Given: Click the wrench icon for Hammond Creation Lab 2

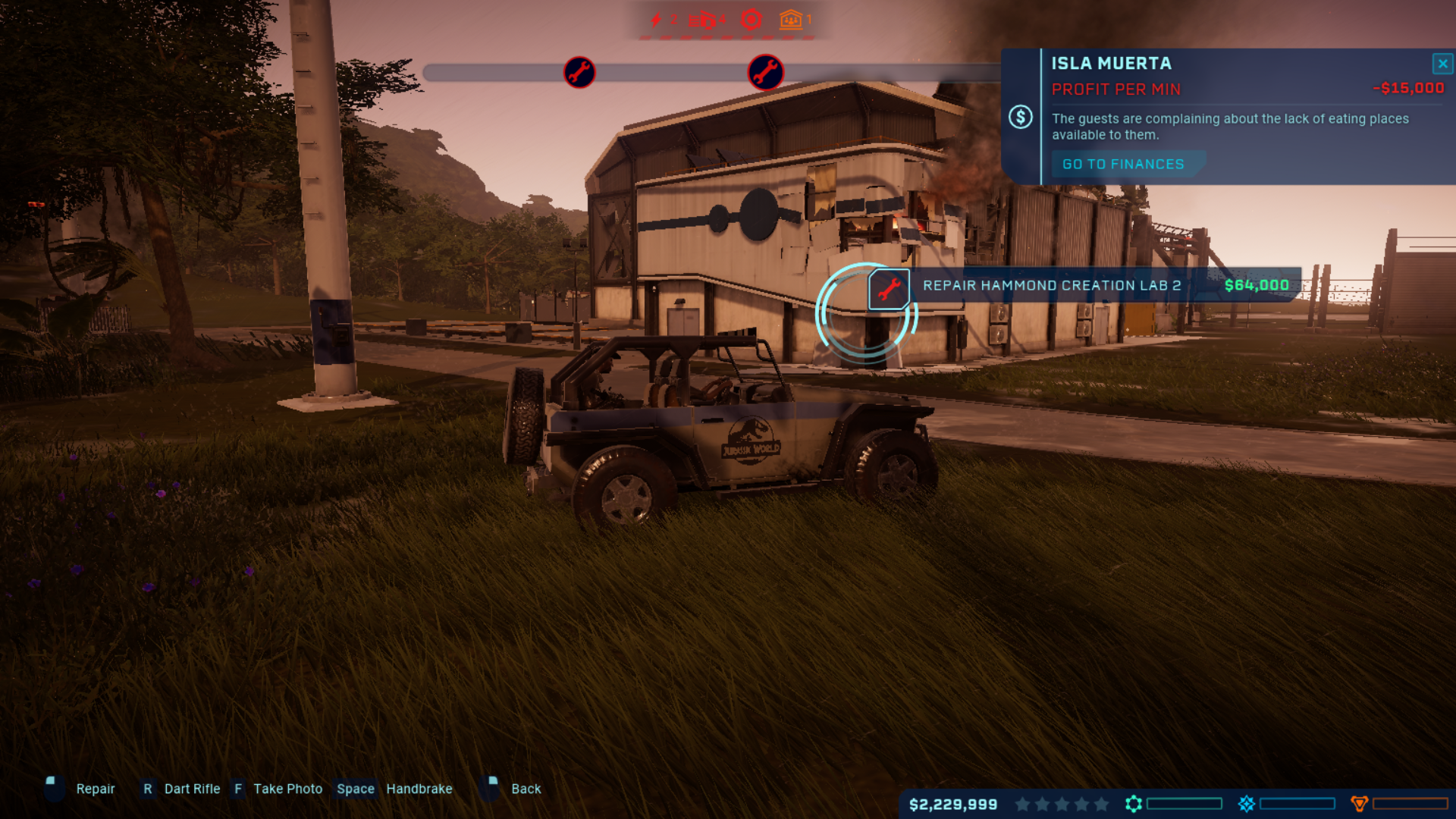Looking at the screenshot, I should tap(888, 287).
